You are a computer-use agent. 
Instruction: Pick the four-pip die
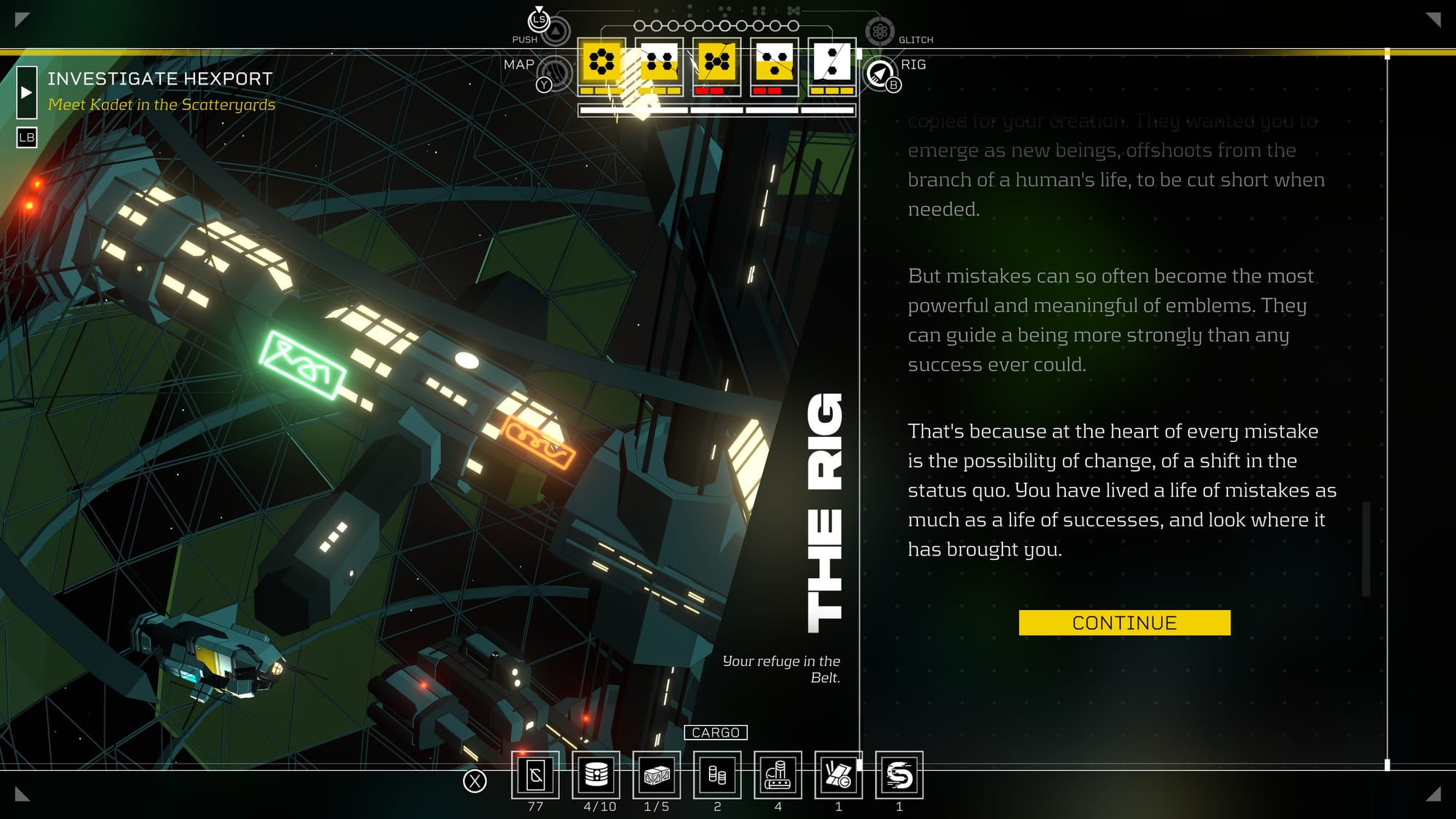pyautogui.click(x=659, y=62)
